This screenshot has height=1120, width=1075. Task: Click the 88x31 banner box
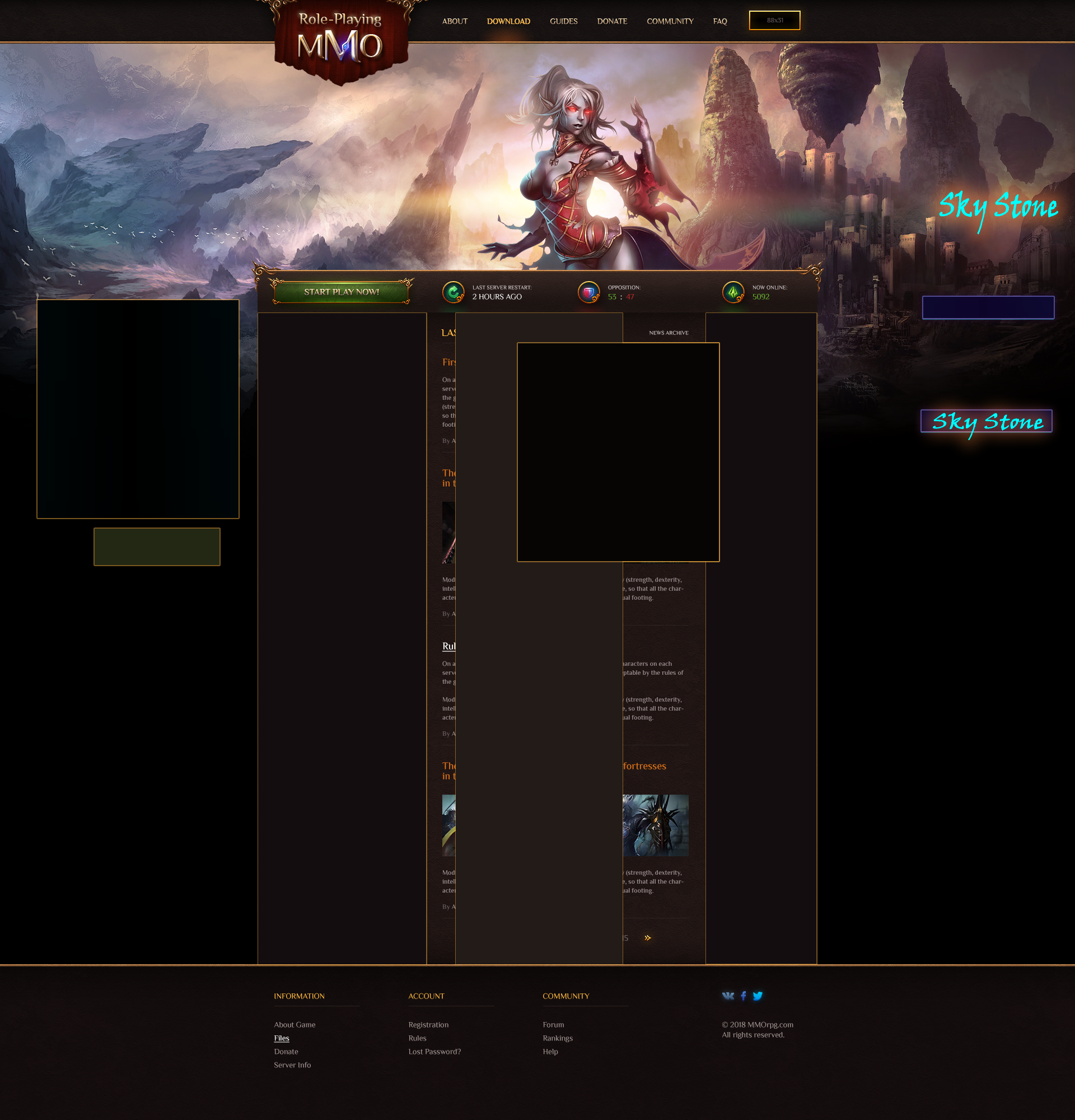[774, 21]
